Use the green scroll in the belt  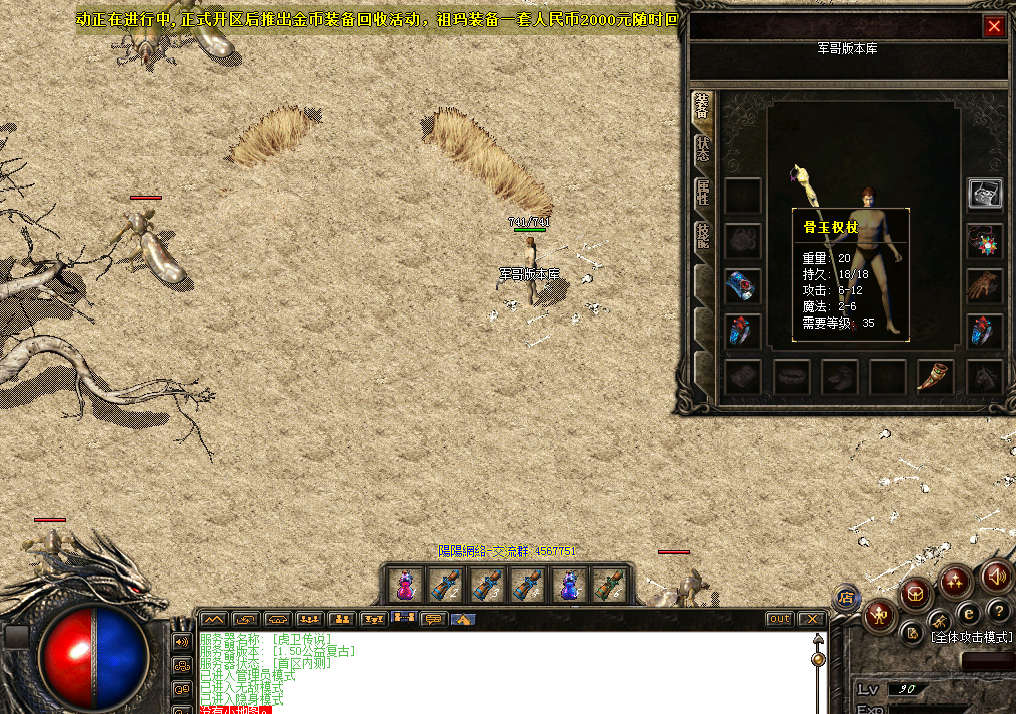pos(609,585)
